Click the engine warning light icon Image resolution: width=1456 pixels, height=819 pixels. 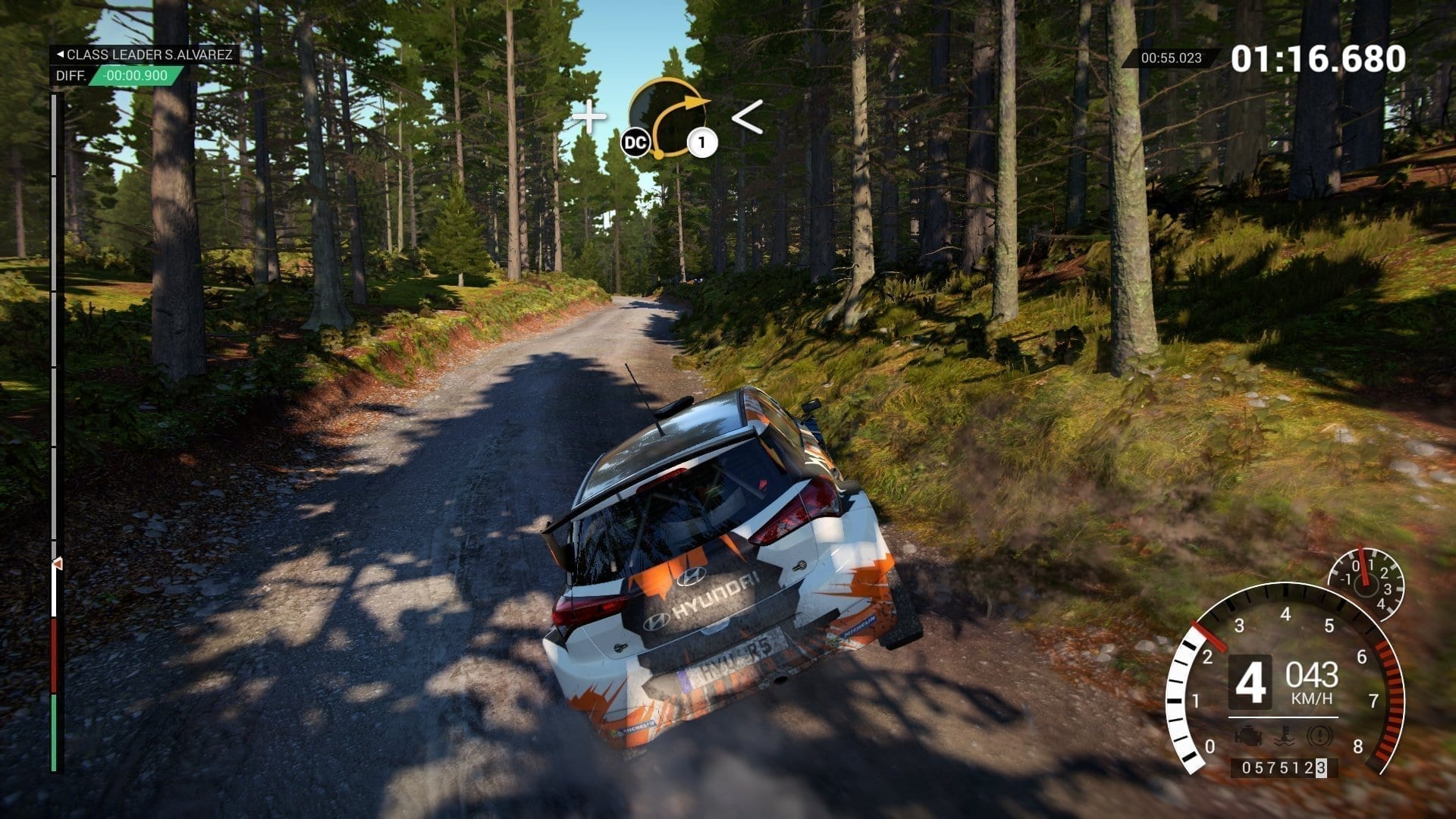point(1247,736)
